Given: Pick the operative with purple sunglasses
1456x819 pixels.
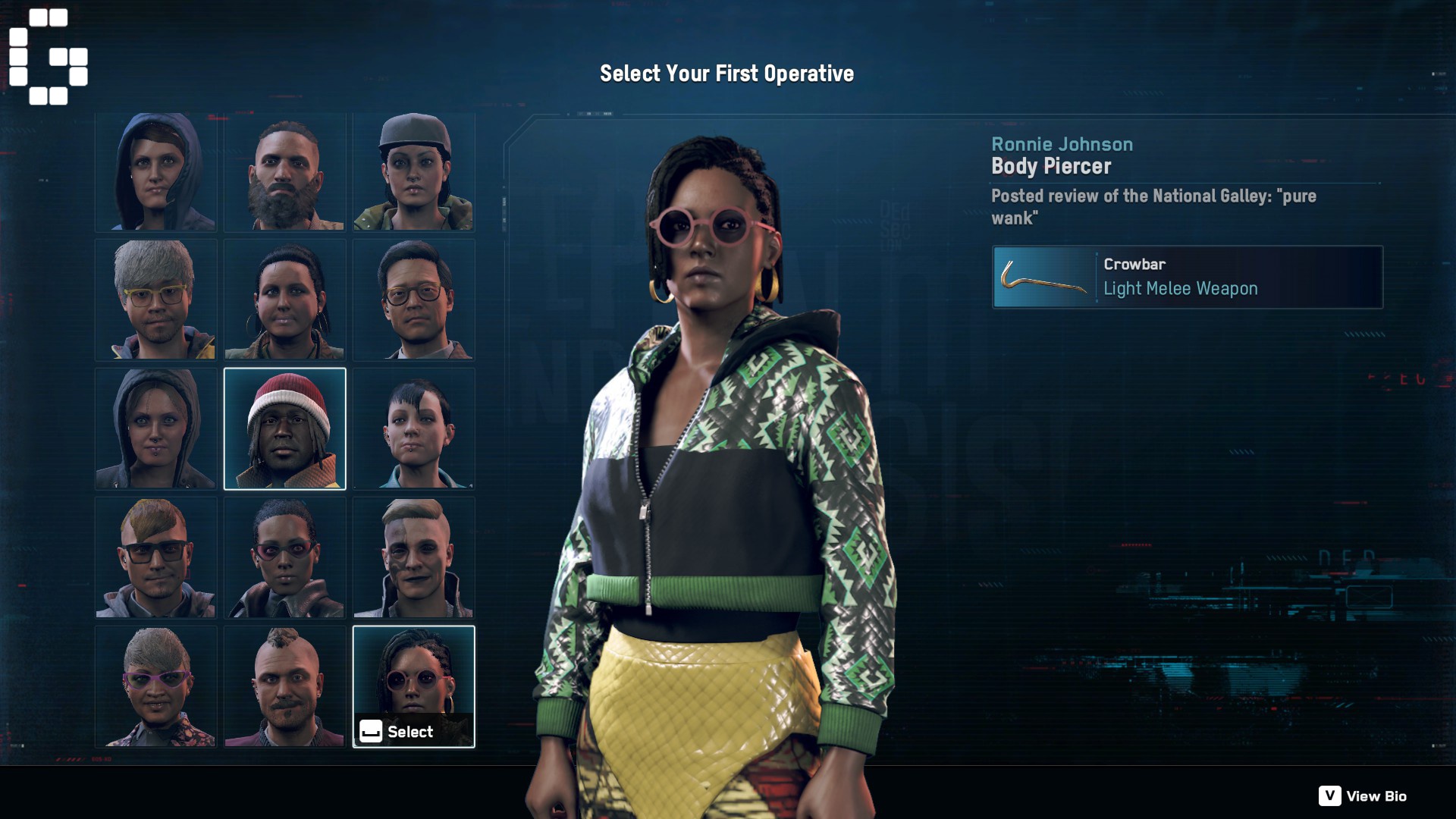Looking at the screenshot, I should (x=155, y=687).
